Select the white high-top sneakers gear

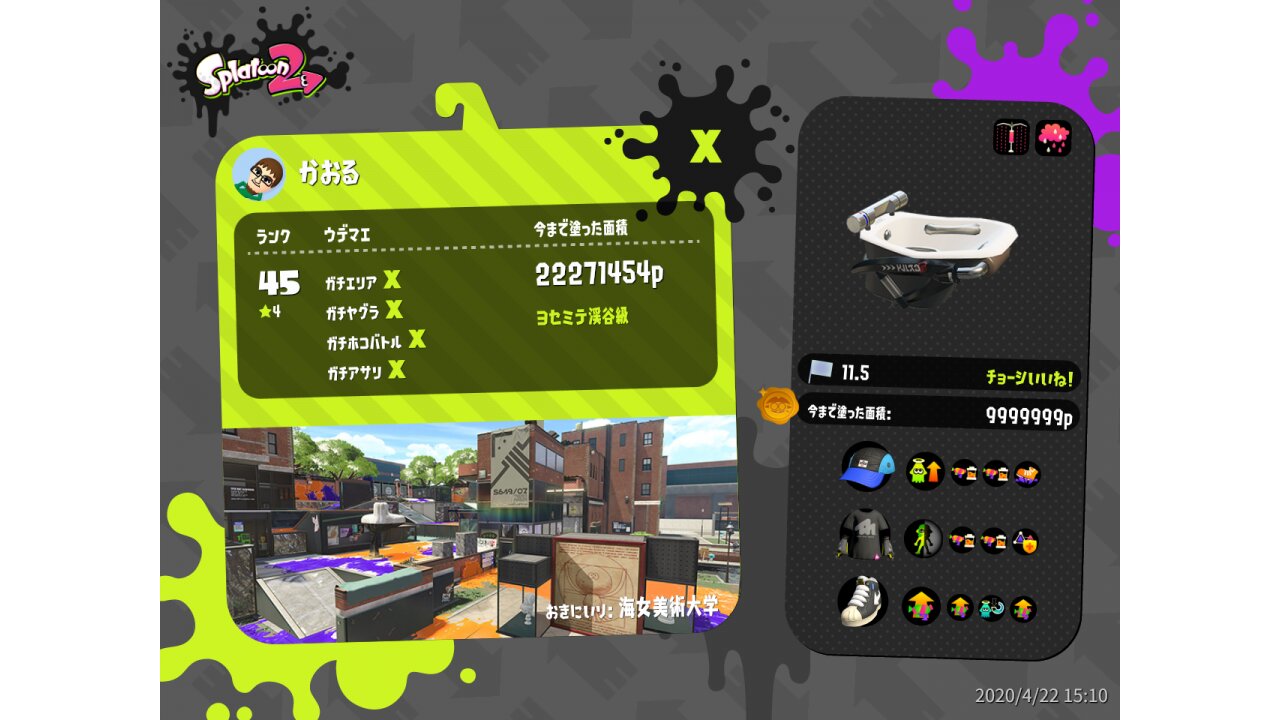863,601
